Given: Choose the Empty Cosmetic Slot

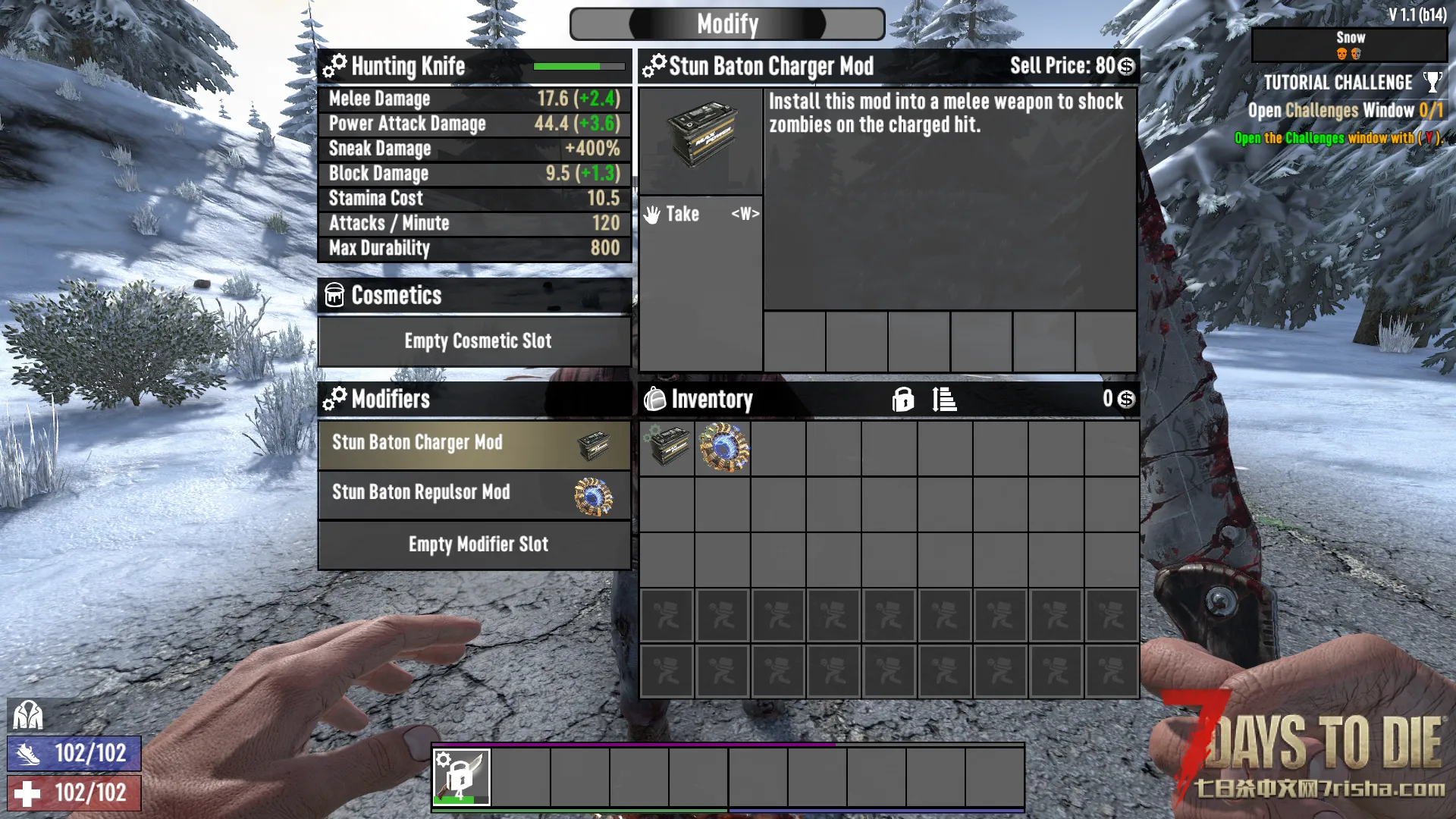Looking at the screenshot, I should tap(474, 341).
